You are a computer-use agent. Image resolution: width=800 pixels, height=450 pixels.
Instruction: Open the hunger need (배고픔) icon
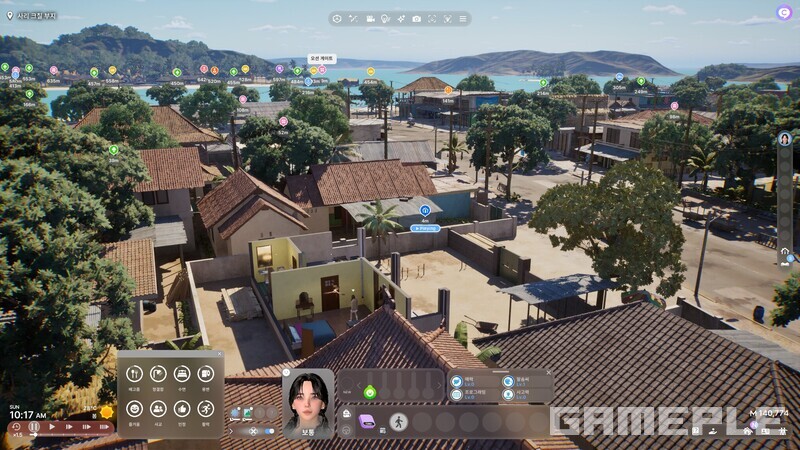pyautogui.click(x=134, y=374)
